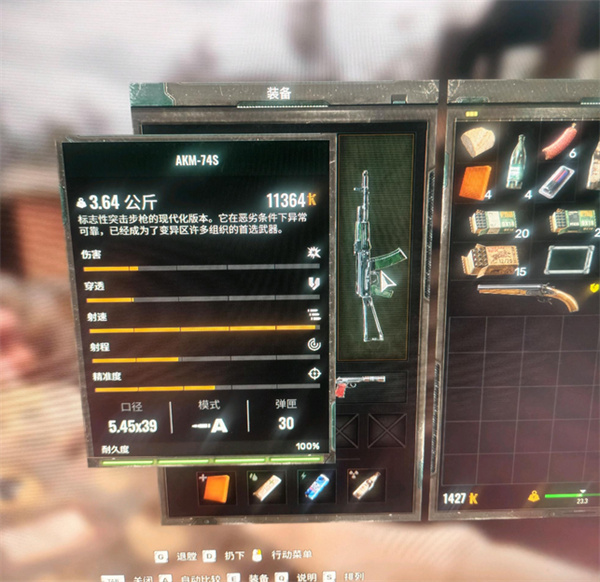The width and height of the screenshot is (600, 582).
Task: Select the sausage stack of six
Action: coord(561,141)
